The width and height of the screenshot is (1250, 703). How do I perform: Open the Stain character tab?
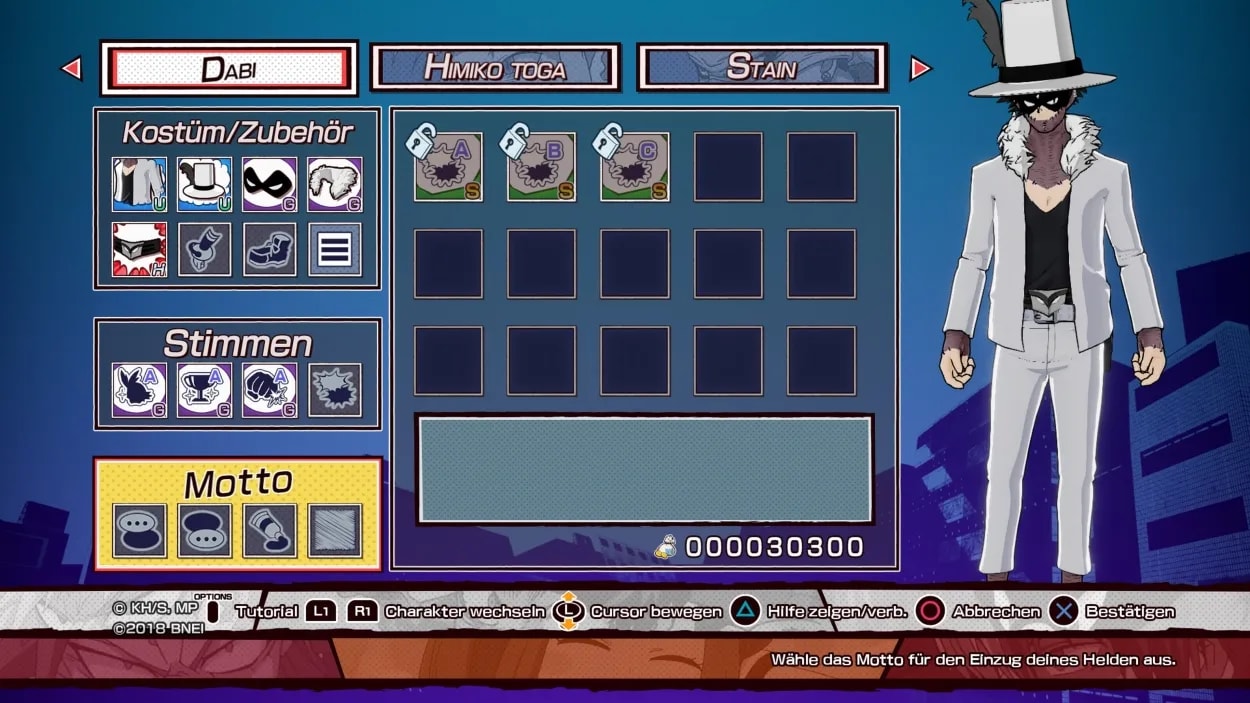coord(762,68)
